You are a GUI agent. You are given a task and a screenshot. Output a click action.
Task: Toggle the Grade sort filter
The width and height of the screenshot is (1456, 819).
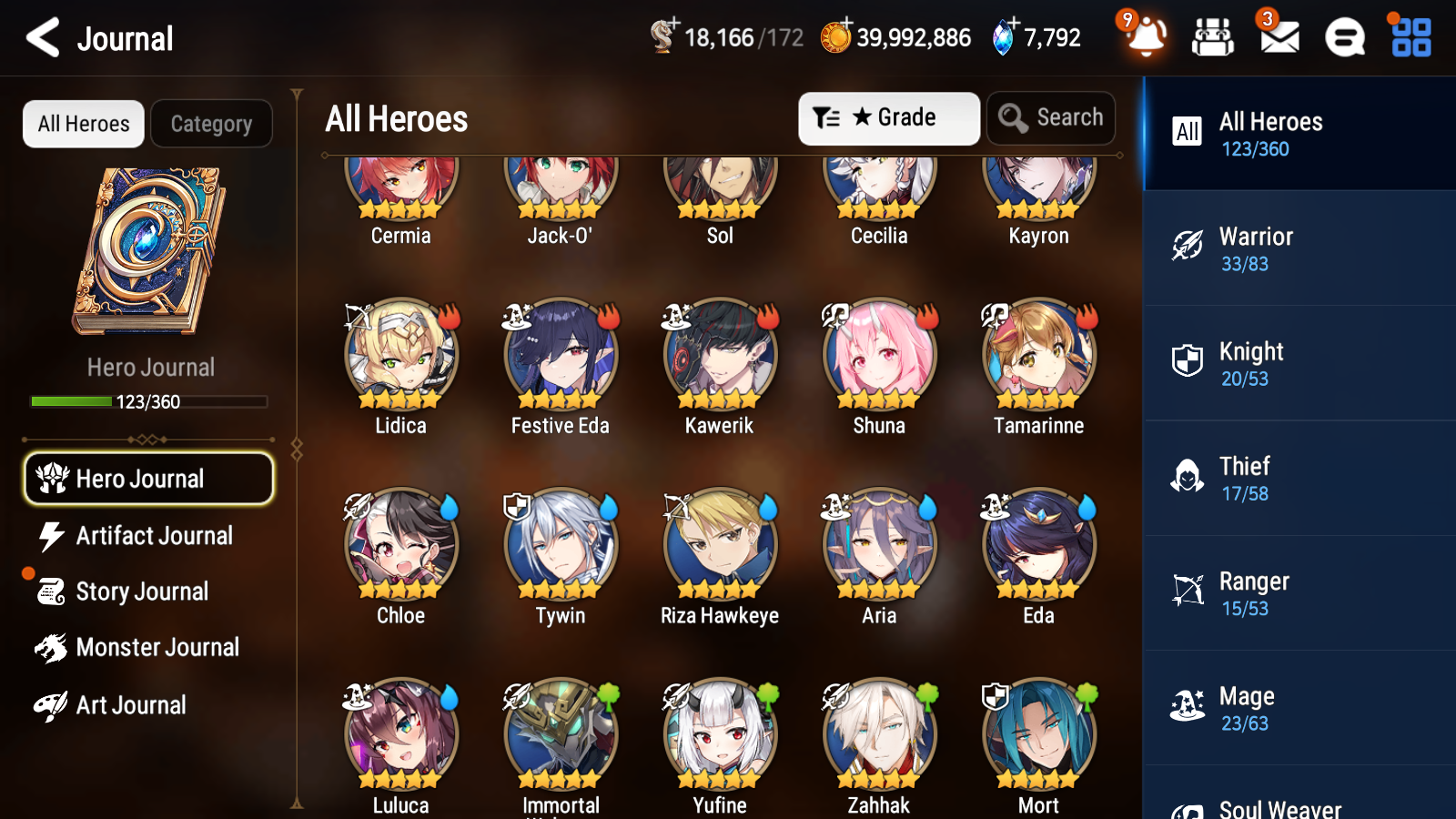tap(888, 117)
